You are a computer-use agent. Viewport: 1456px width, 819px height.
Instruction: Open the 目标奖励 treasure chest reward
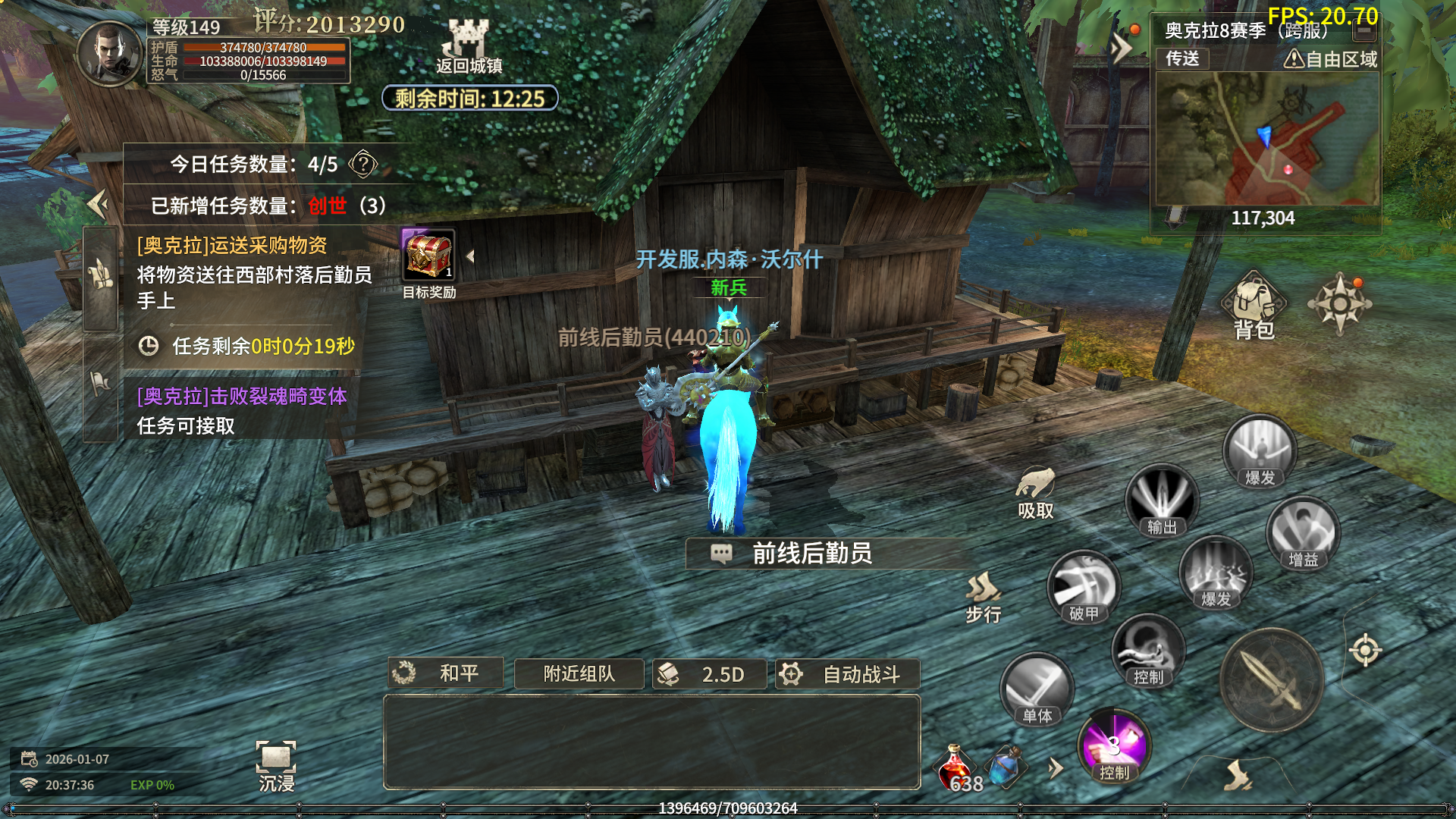(x=428, y=257)
